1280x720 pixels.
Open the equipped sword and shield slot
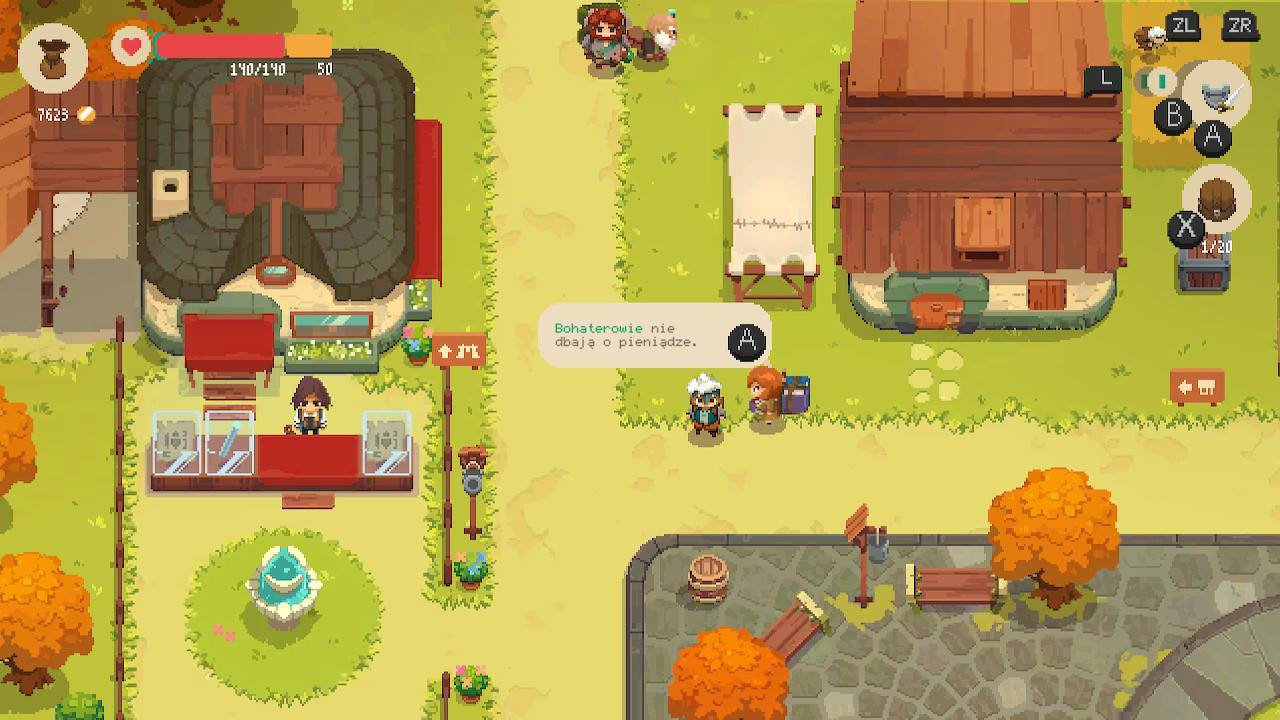pos(1220,94)
